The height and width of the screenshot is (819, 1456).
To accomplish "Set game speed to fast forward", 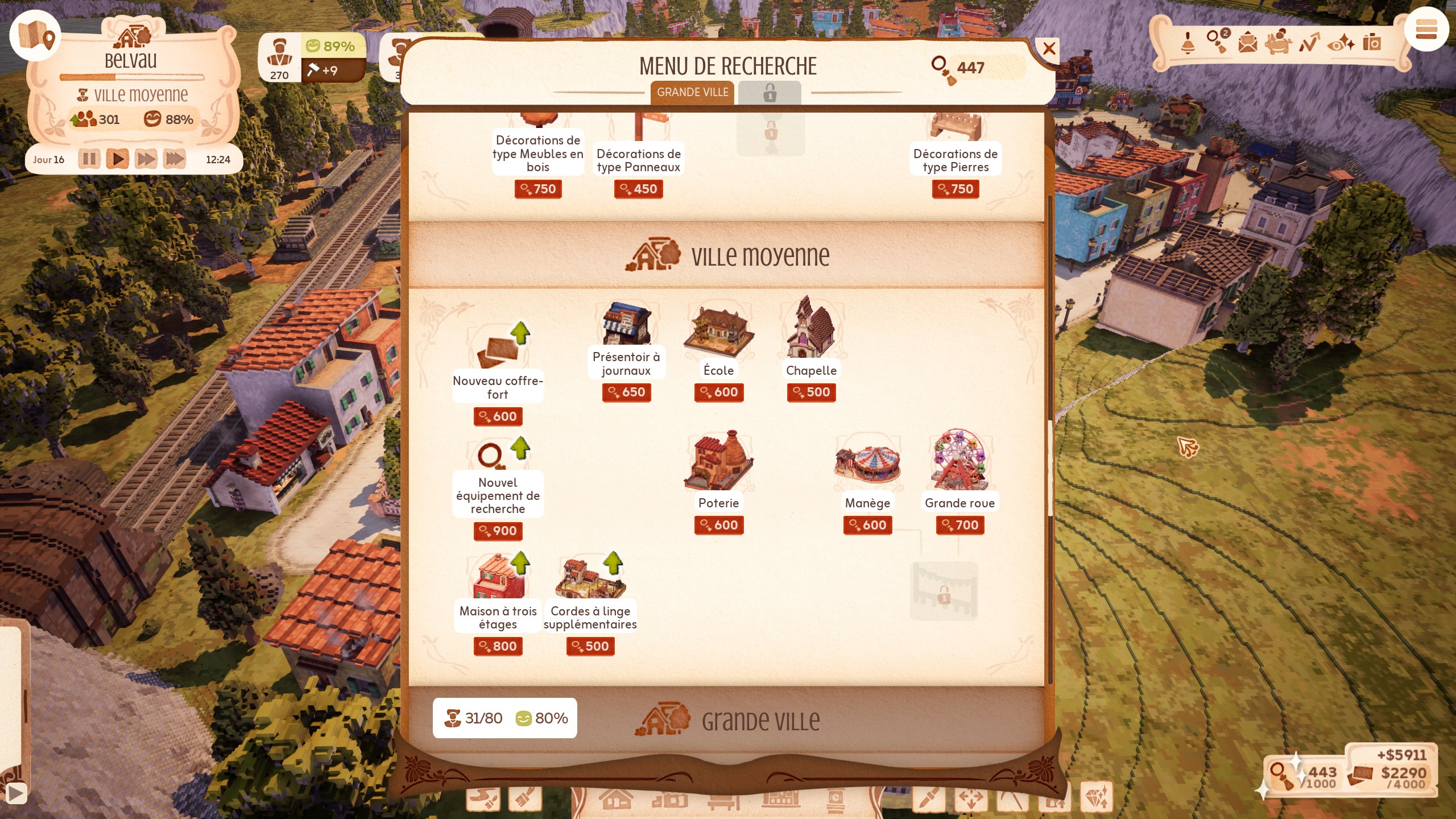I will (x=146, y=159).
